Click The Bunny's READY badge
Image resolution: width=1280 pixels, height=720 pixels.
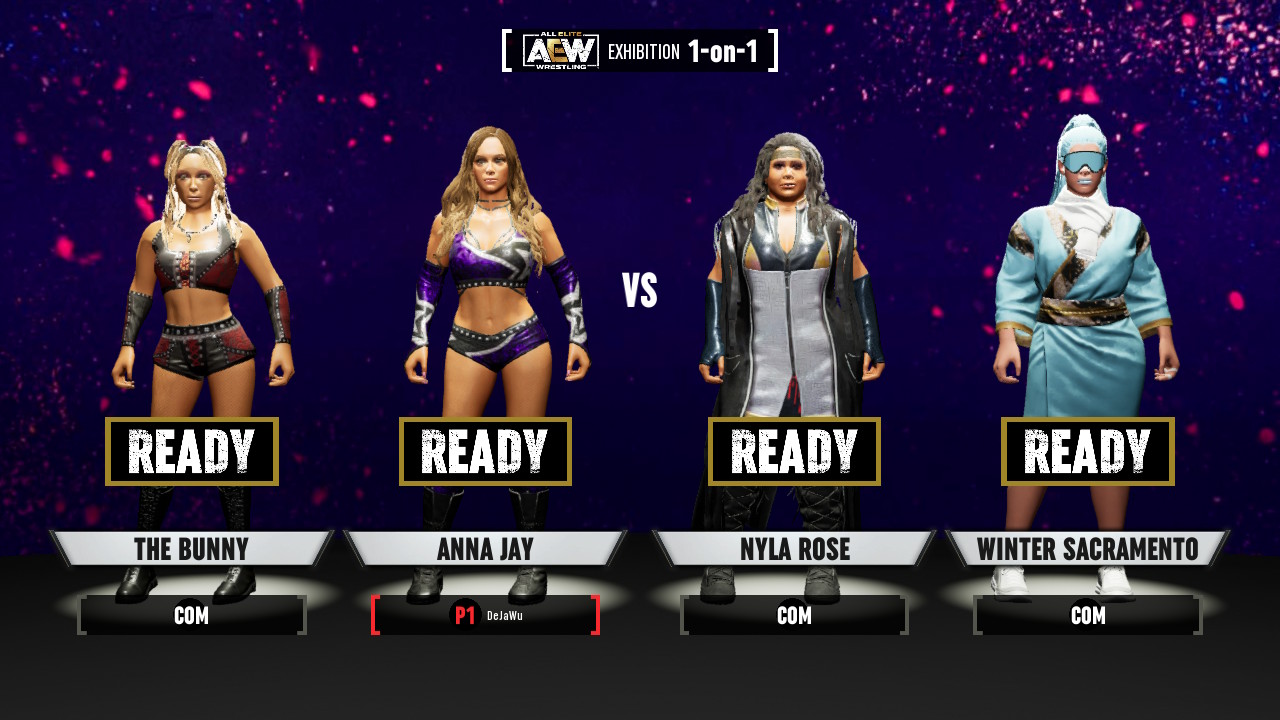(191, 451)
